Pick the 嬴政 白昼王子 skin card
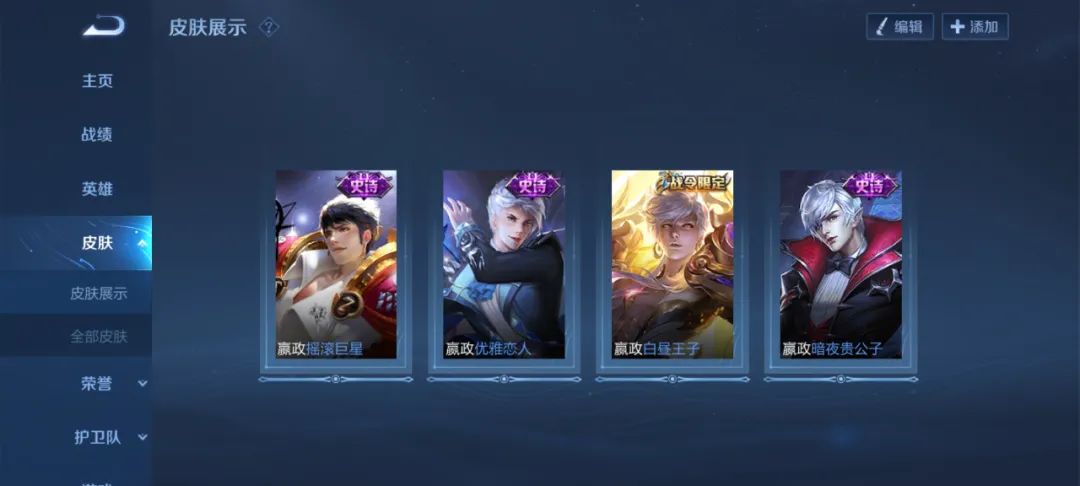This screenshot has width=1080, height=486. coord(672,265)
